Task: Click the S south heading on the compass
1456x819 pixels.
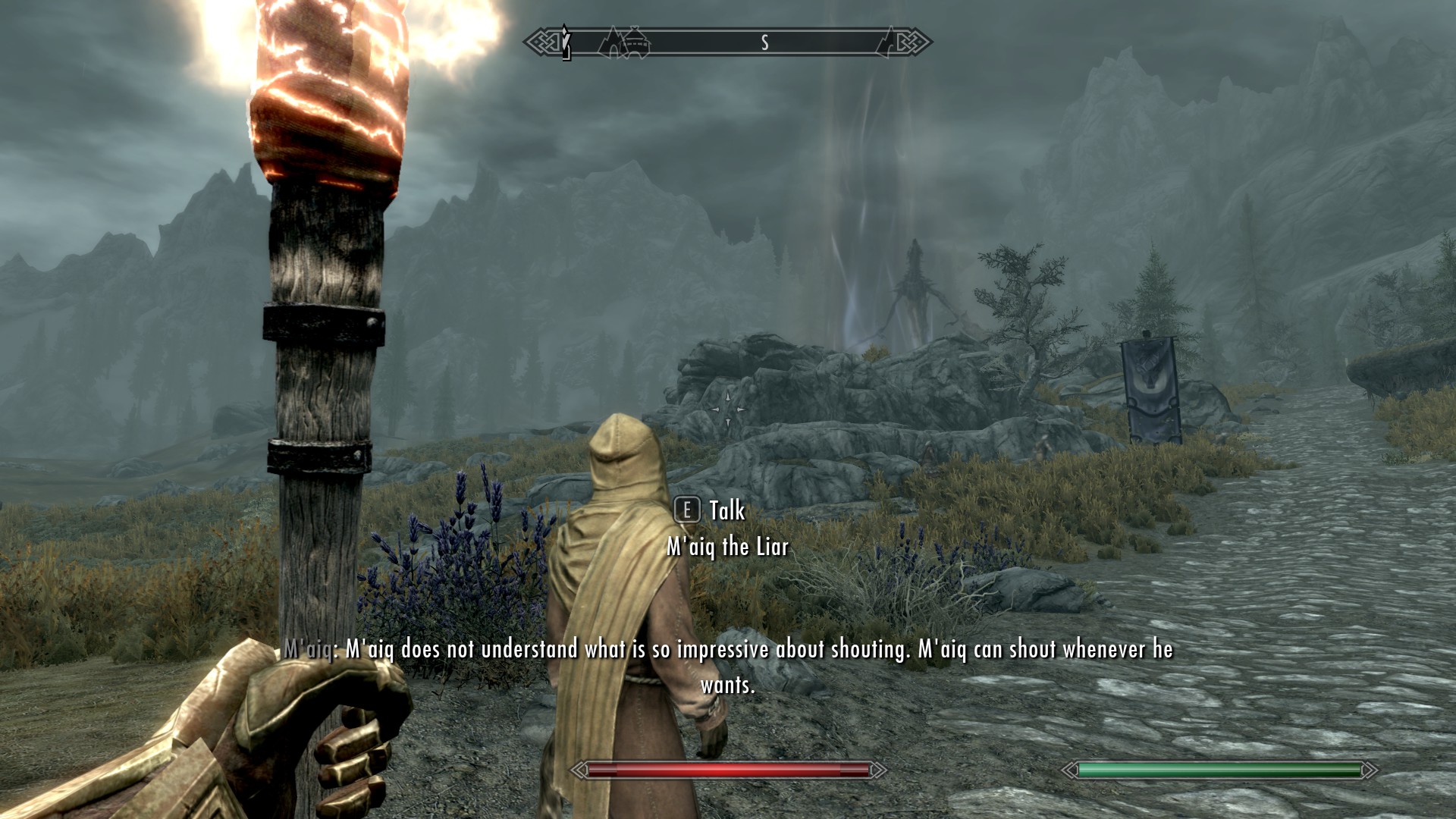Action: click(x=765, y=43)
